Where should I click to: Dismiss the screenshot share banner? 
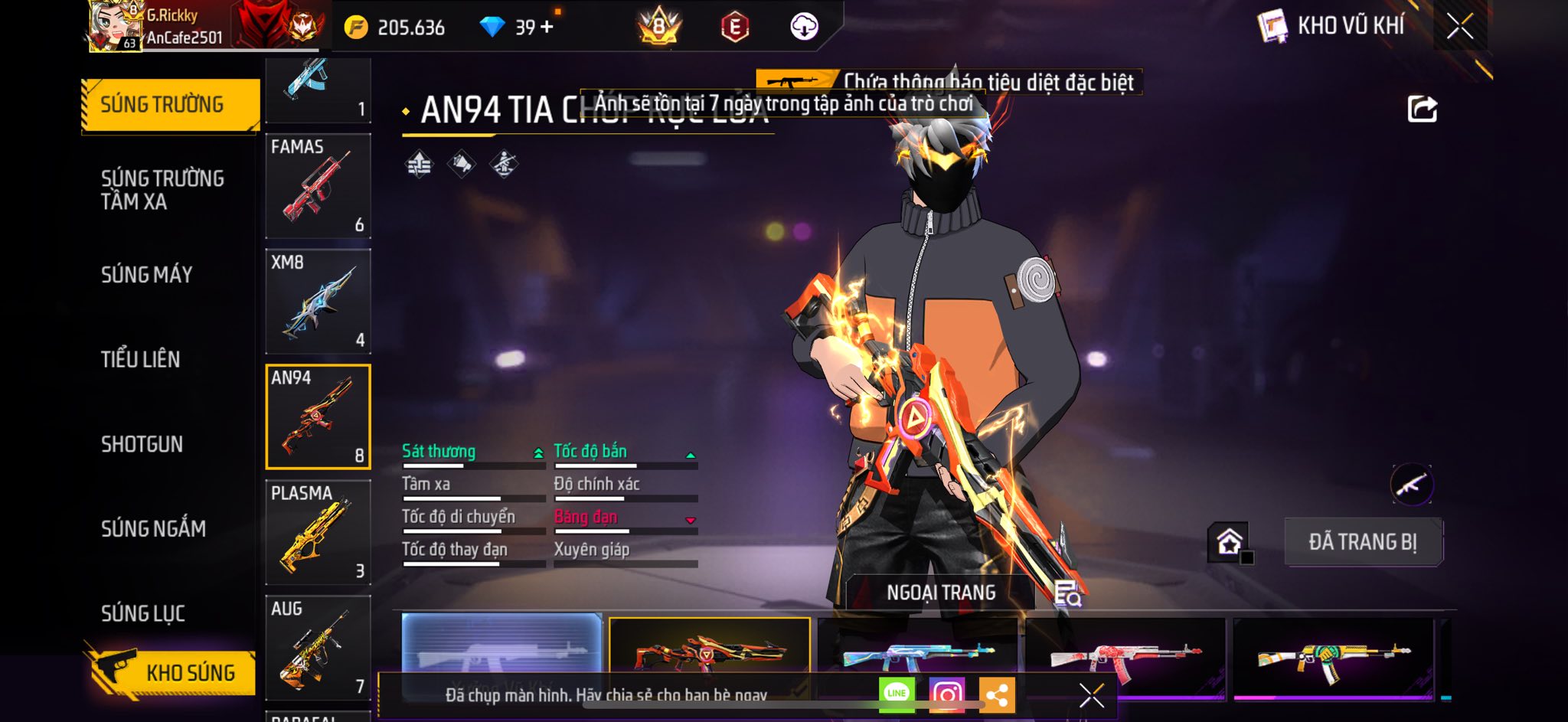click(x=1091, y=695)
